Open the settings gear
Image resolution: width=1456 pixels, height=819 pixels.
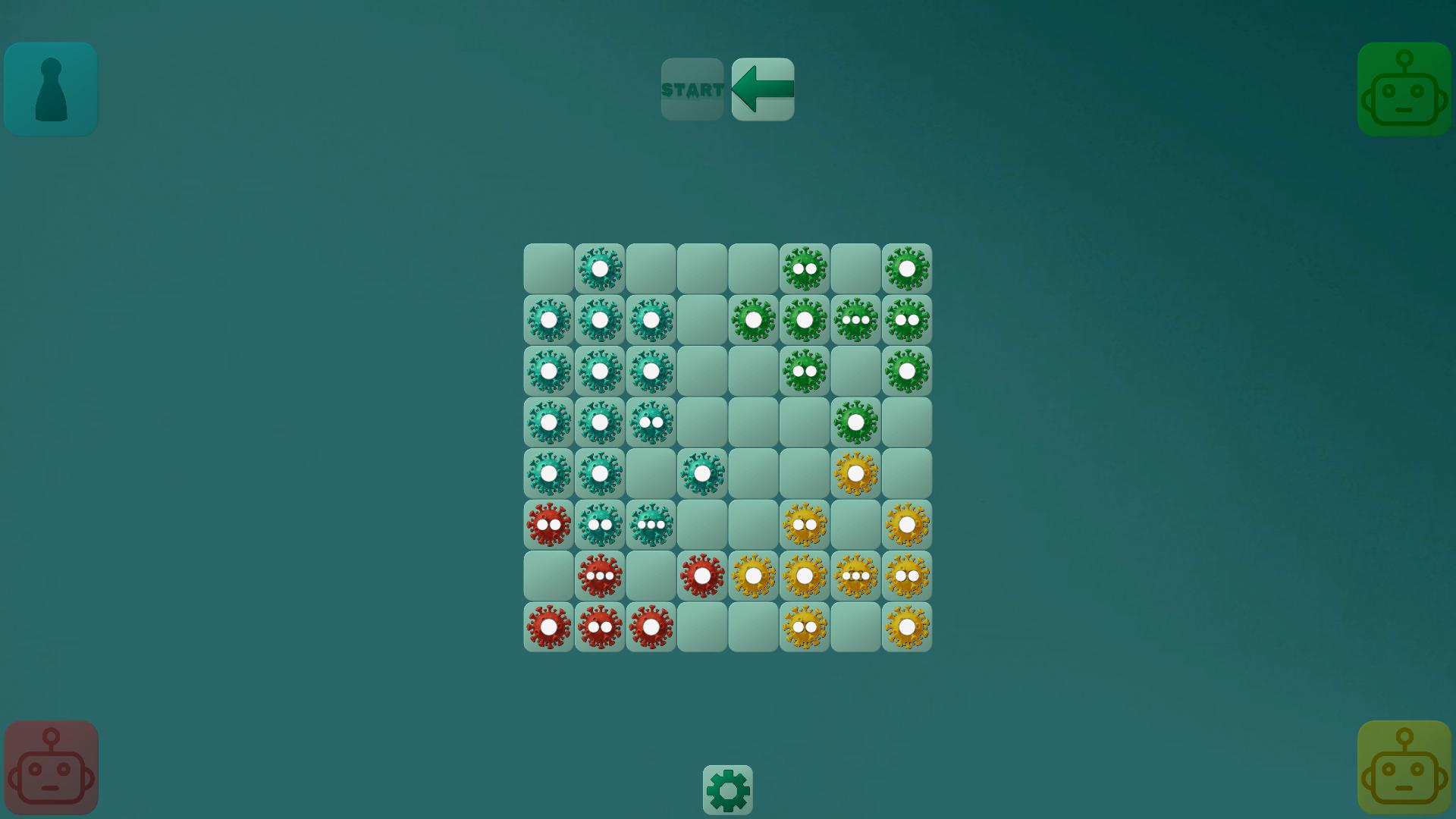pos(727,789)
